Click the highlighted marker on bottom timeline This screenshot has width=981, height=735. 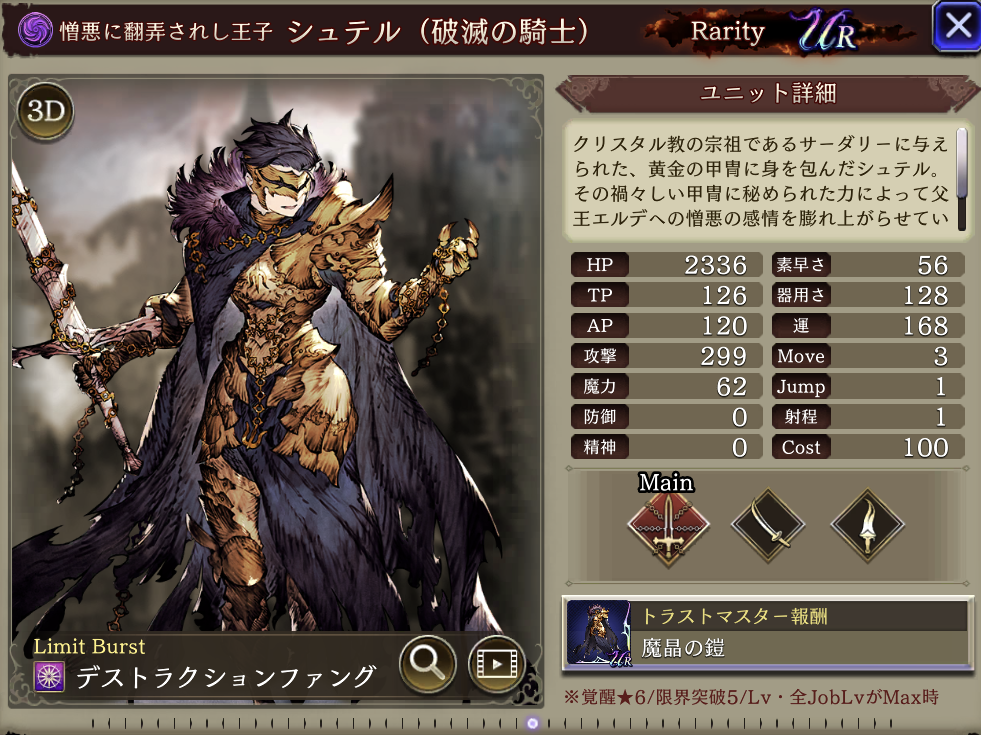point(533,723)
